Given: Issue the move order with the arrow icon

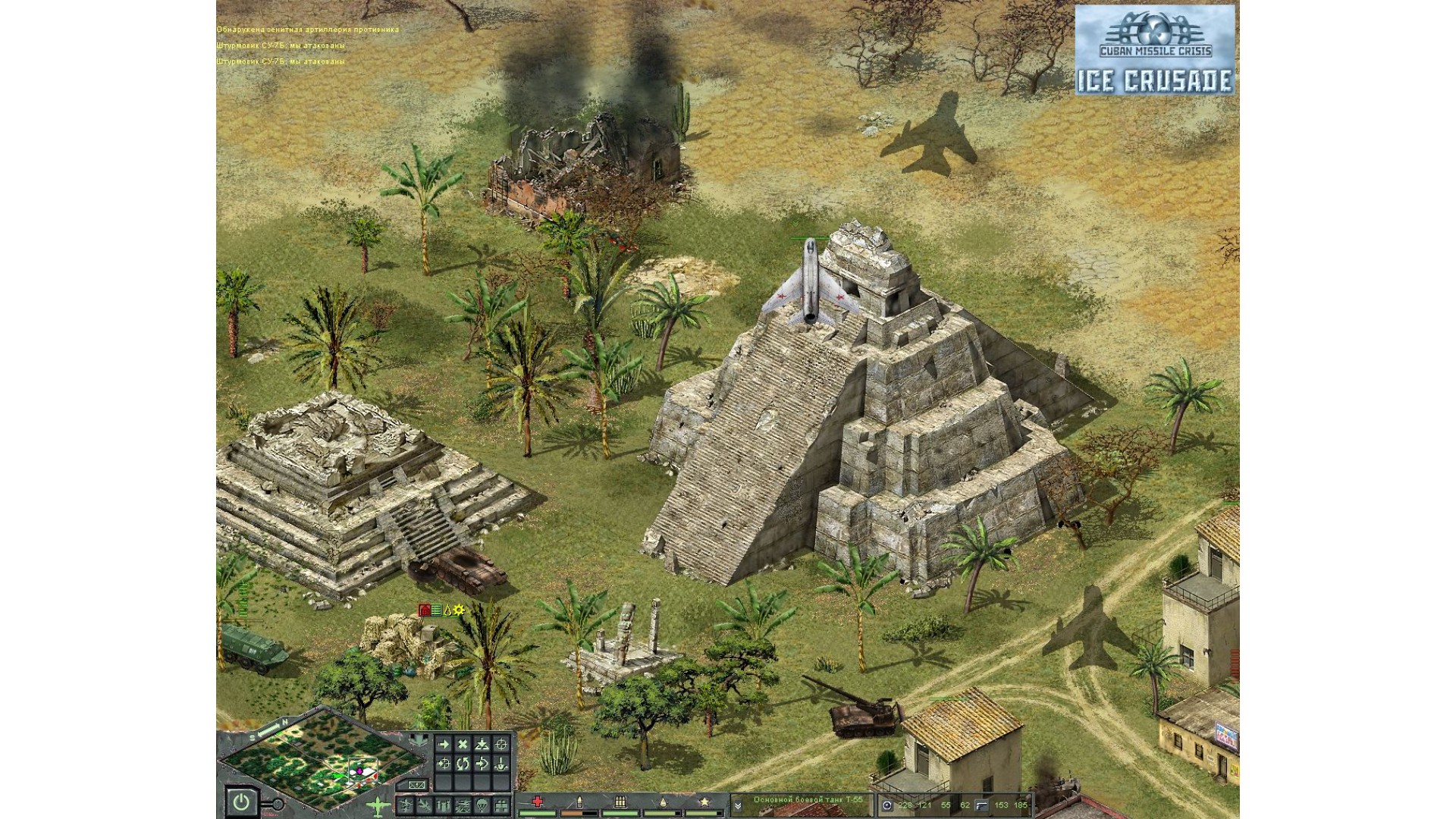Looking at the screenshot, I should click(444, 745).
